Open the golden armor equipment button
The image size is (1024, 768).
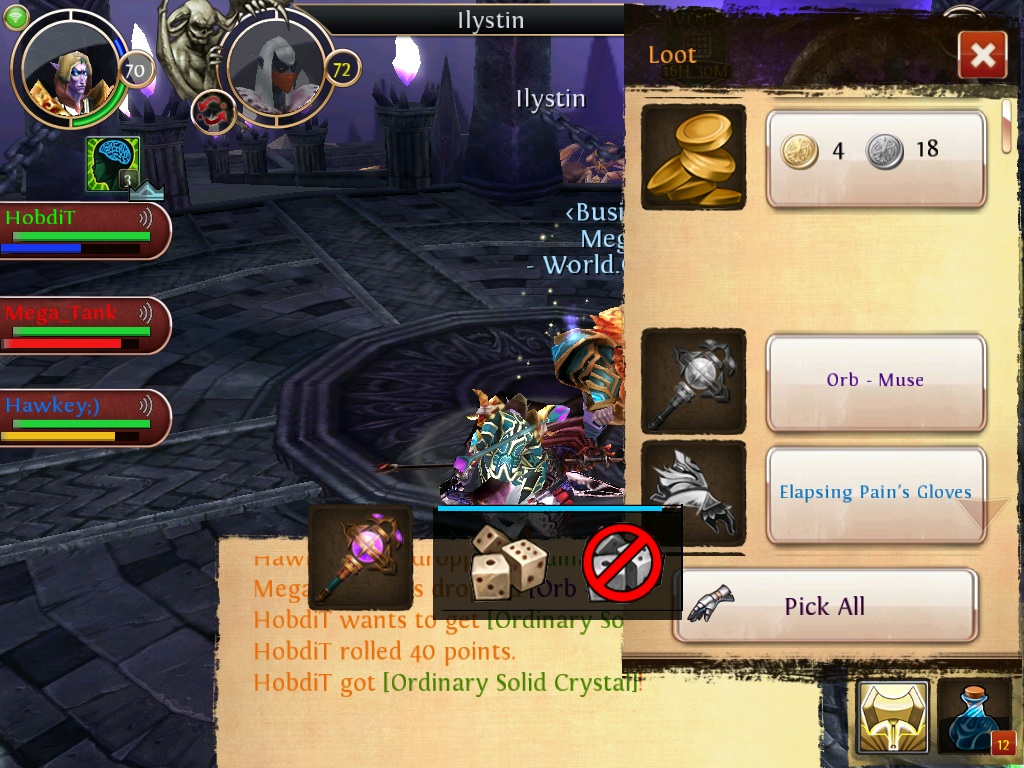coord(893,717)
